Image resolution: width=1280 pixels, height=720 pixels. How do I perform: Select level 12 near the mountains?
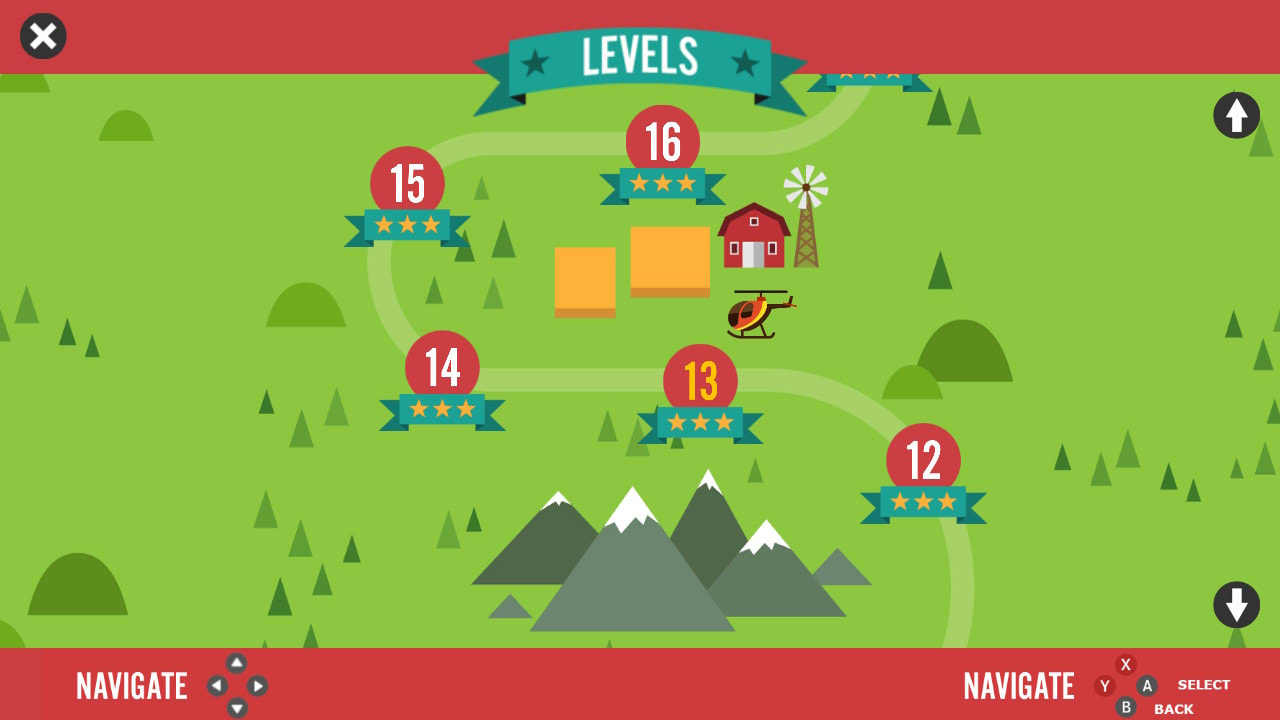tap(921, 457)
